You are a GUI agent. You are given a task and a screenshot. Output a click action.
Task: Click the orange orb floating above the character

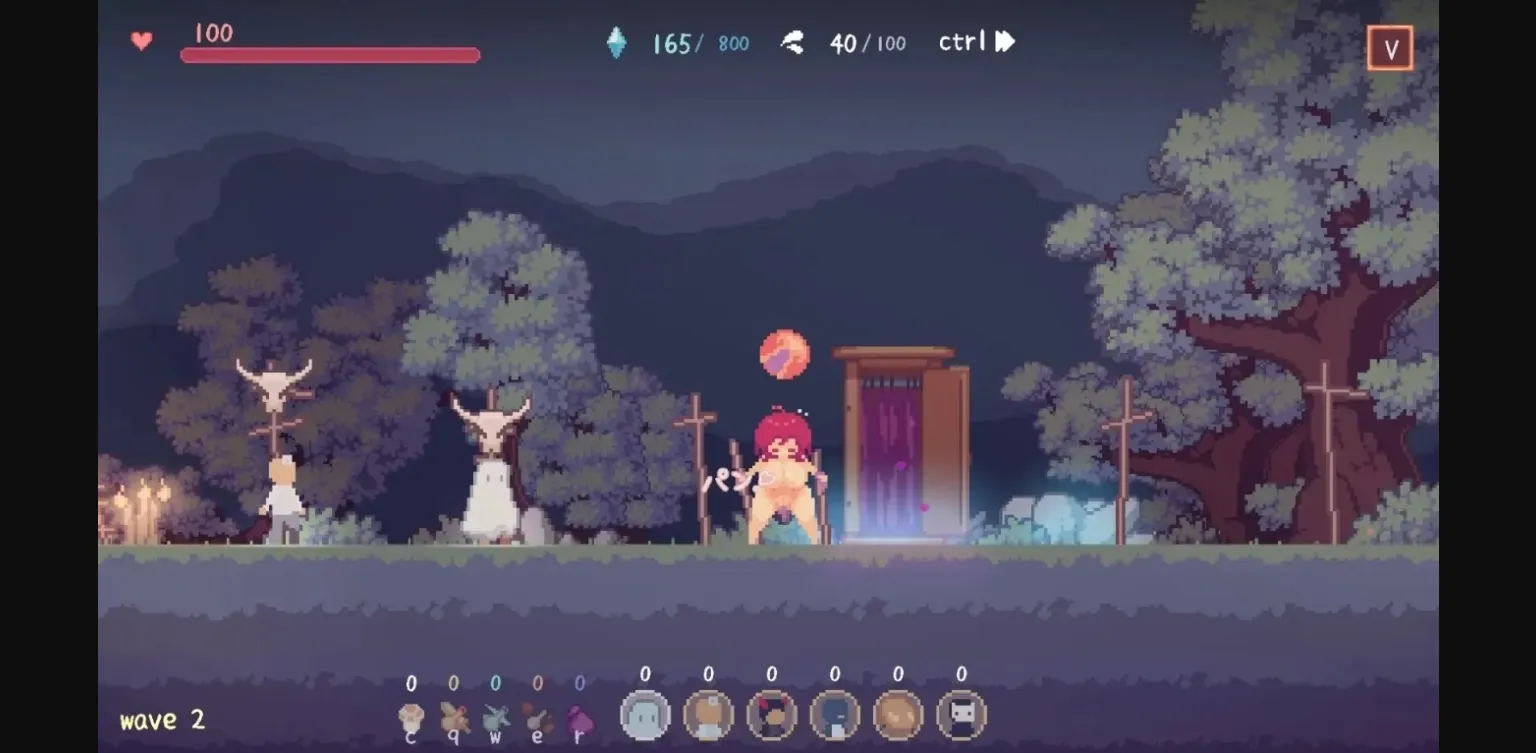point(786,355)
